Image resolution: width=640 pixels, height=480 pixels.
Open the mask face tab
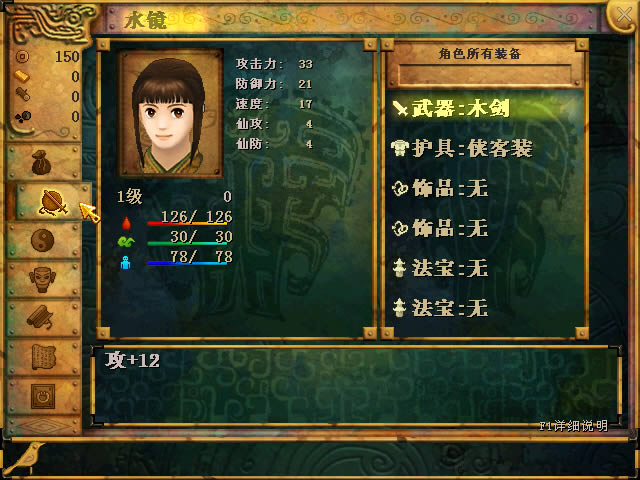pos(42,279)
